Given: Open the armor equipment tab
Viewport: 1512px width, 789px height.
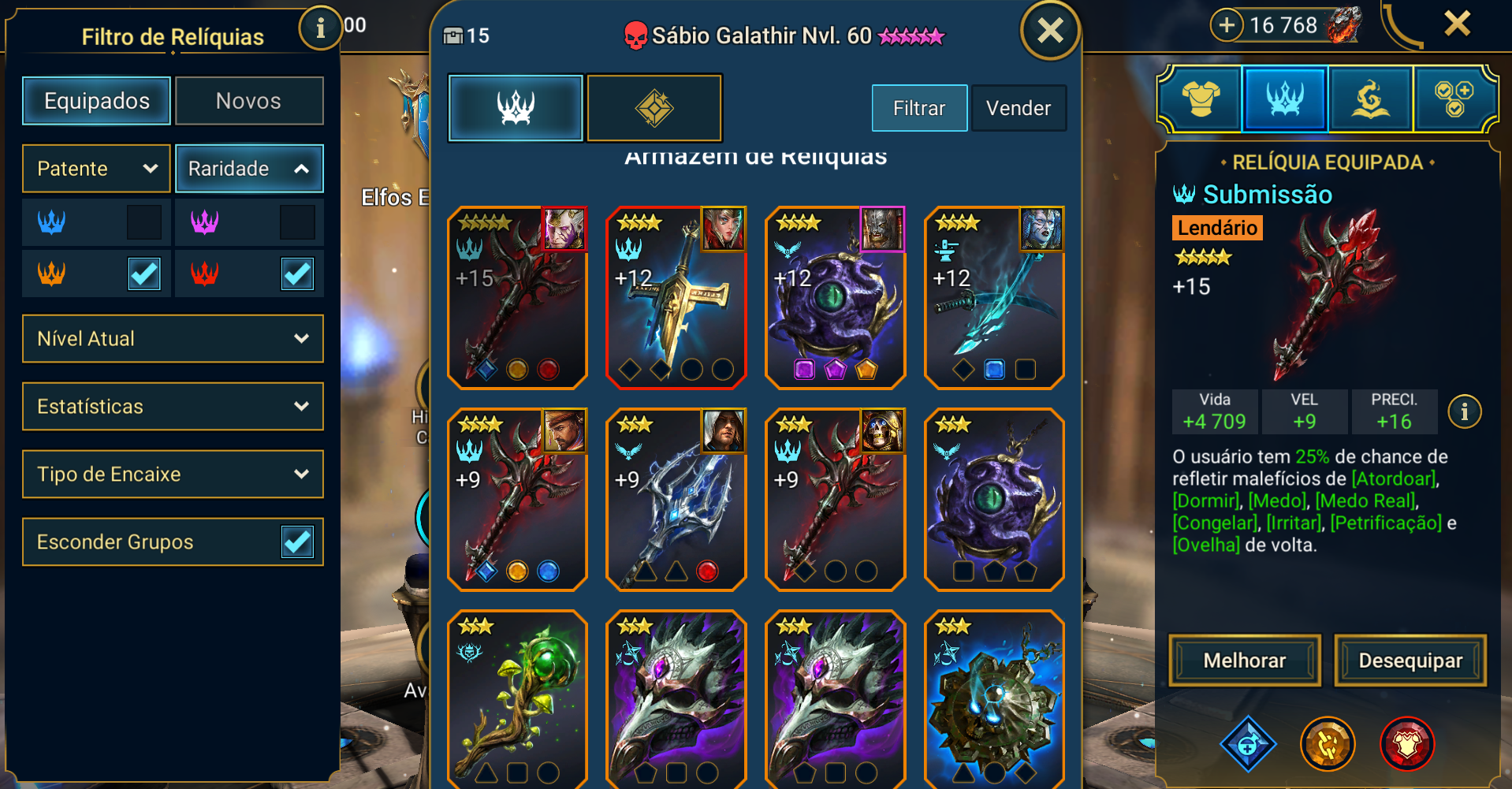Looking at the screenshot, I should pos(1201,99).
